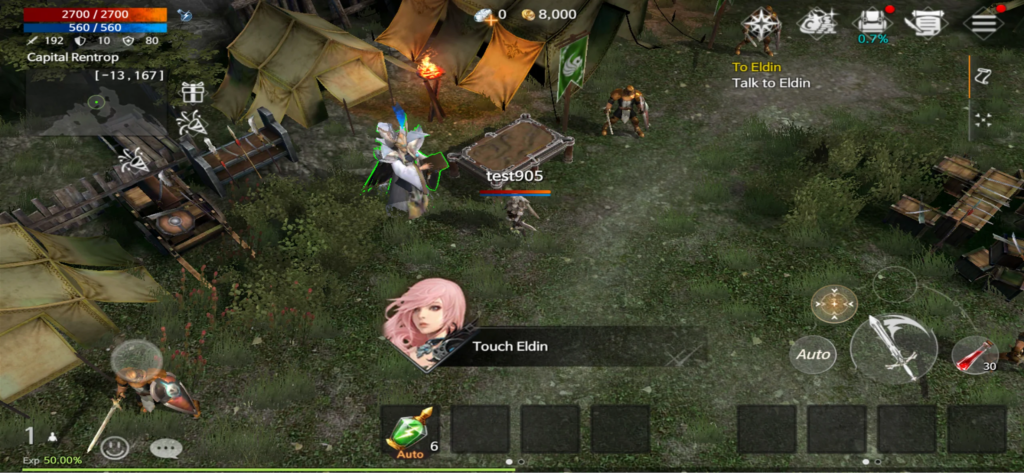Open the gift box rewards icon
The image size is (1024, 473).
(x=193, y=92)
